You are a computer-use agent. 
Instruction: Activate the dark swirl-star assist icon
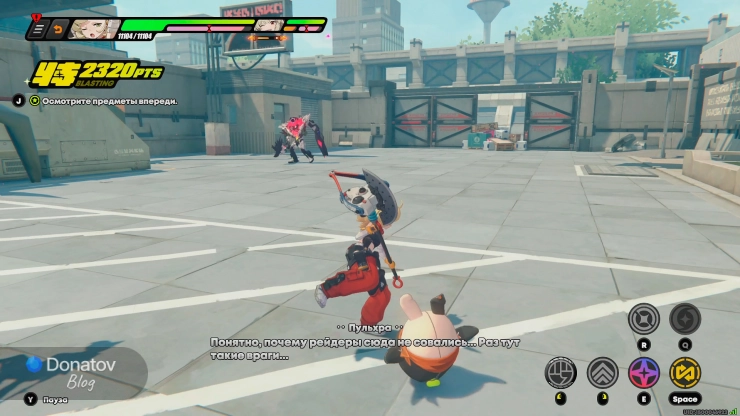coord(685,320)
